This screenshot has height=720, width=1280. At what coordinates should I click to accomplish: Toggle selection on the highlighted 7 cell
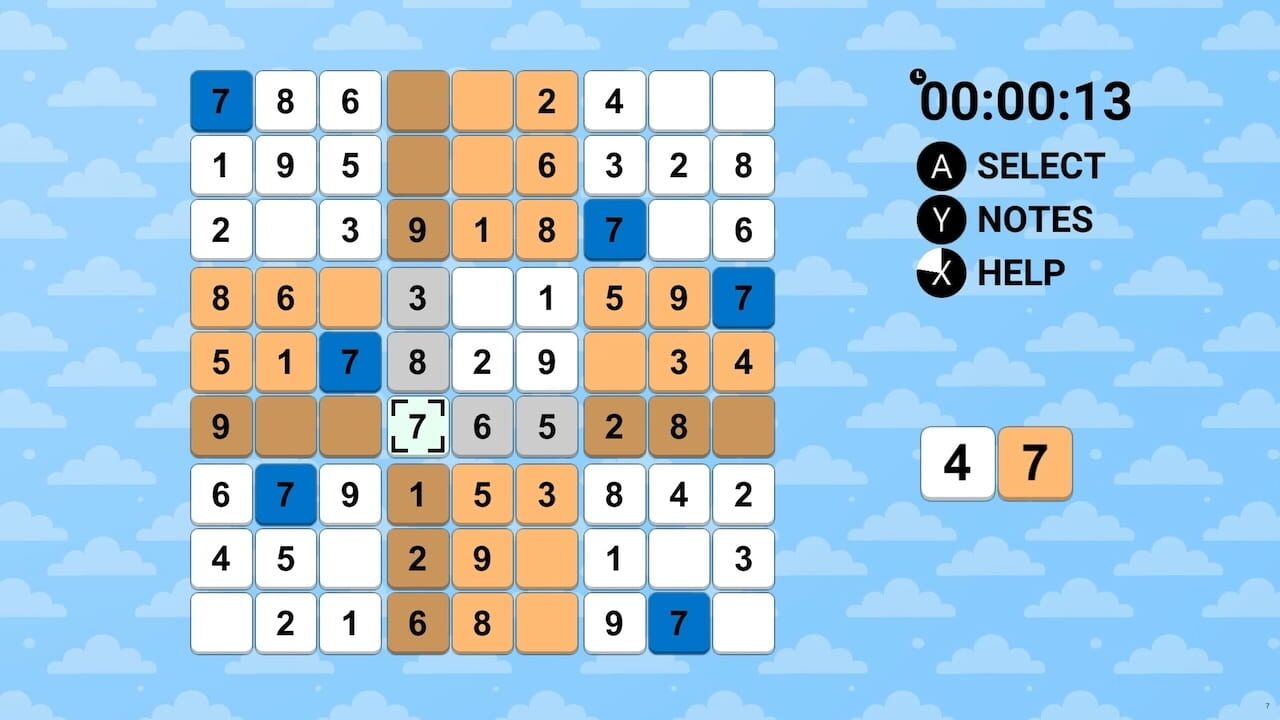pos(418,427)
